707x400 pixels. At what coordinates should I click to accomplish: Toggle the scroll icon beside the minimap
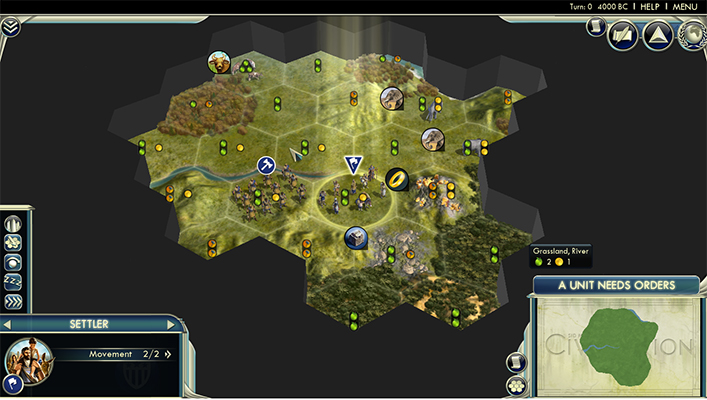(x=517, y=362)
